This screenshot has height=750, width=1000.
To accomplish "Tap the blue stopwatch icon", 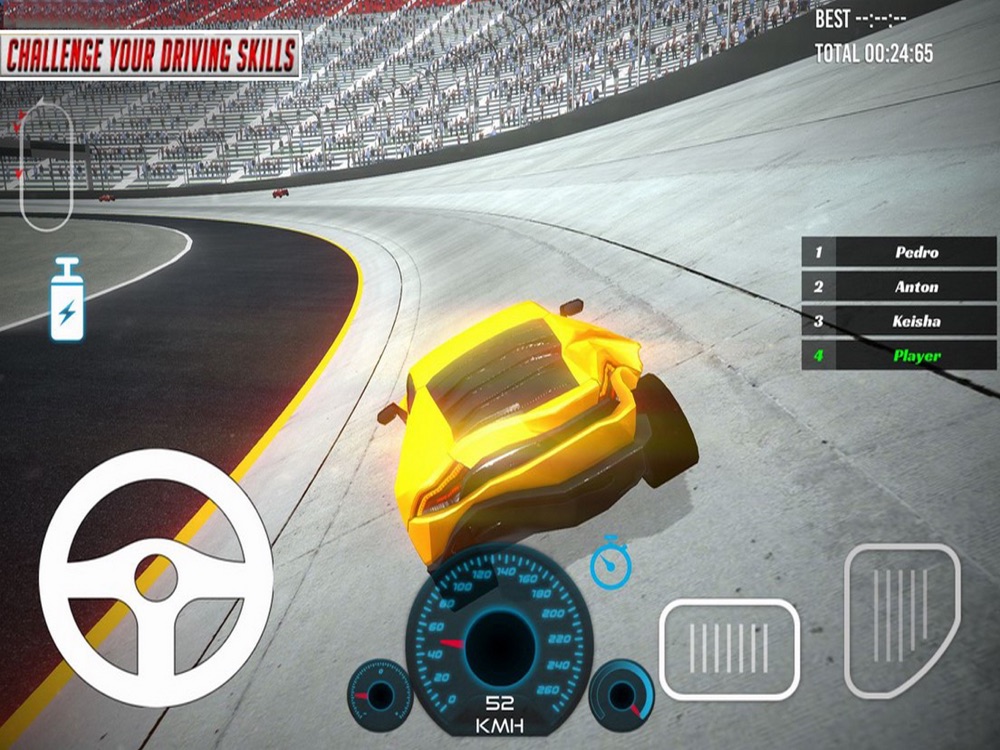I will [x=609, y=562].
